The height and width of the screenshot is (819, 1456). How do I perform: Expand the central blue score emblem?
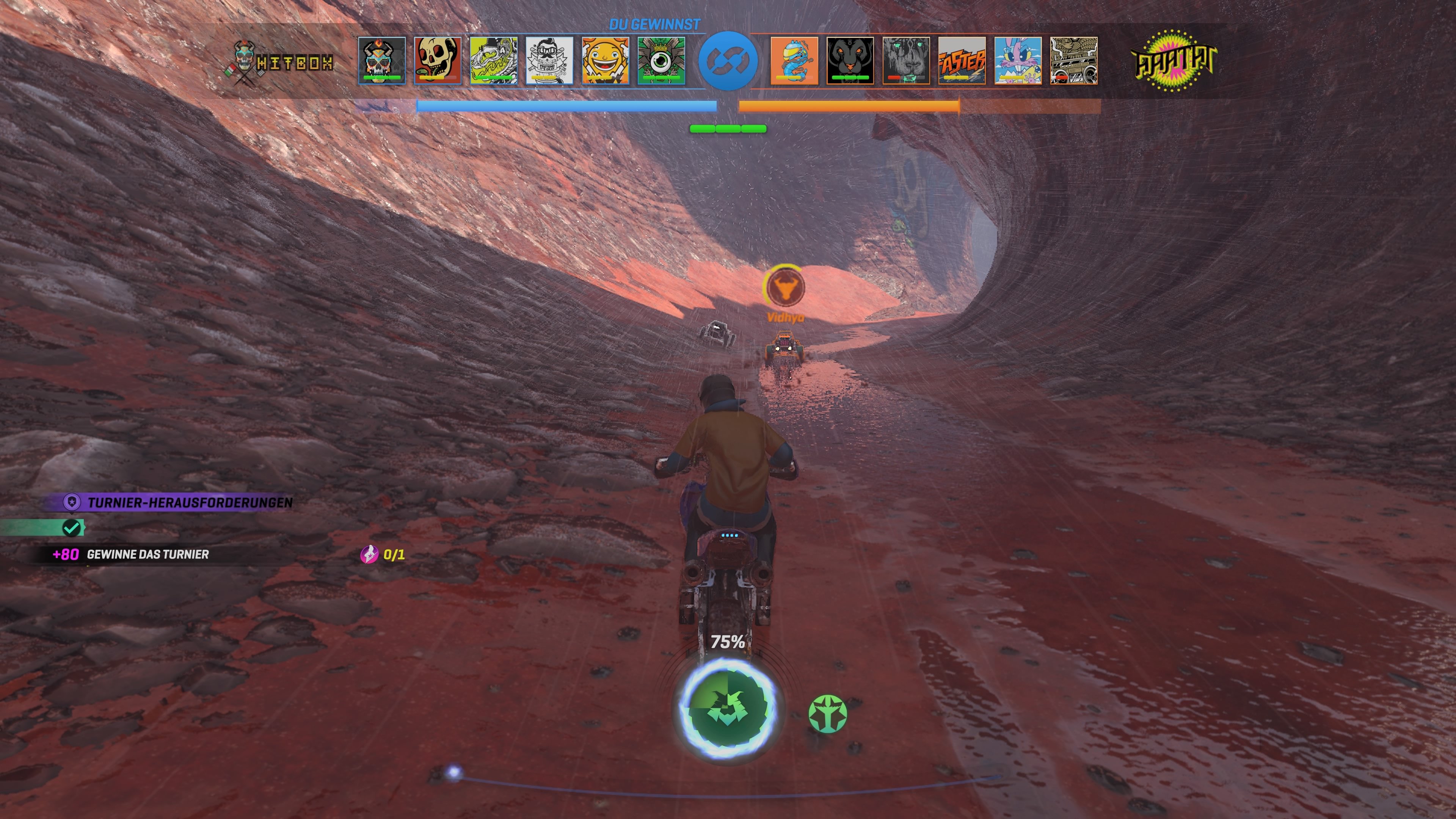[x=728, y=61]
